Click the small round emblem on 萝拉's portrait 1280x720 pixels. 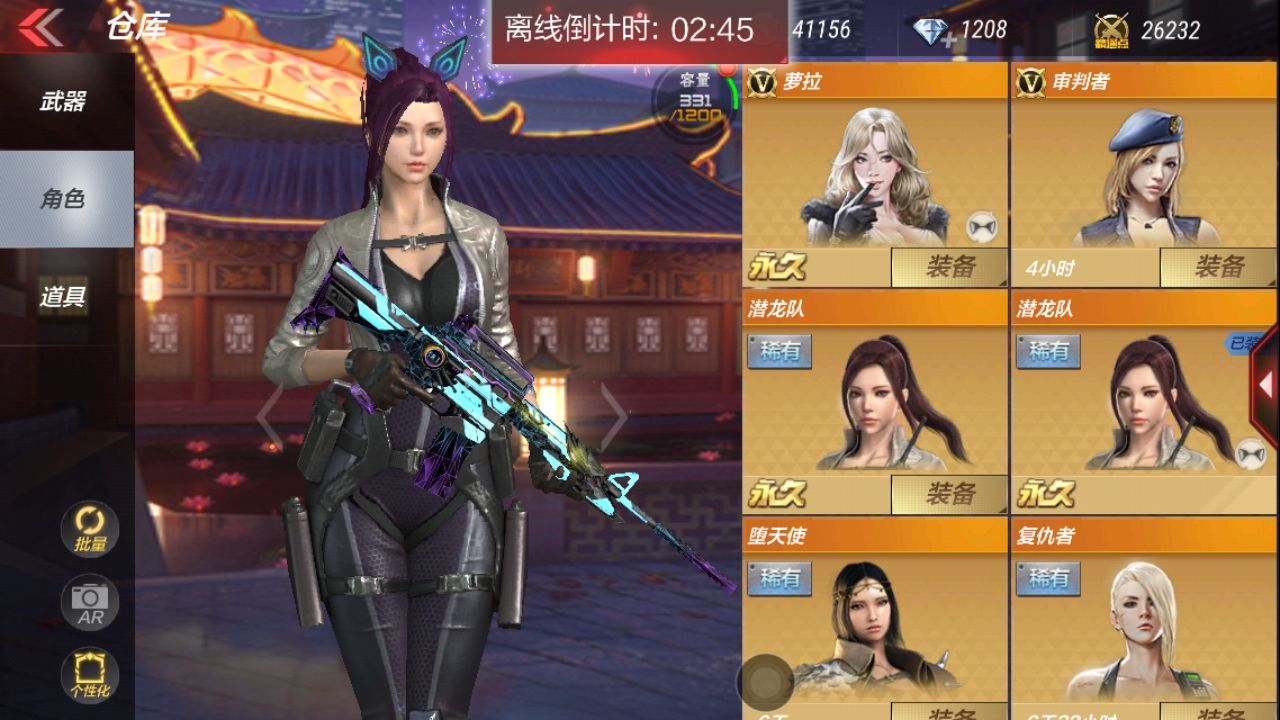tap(984, 227)
